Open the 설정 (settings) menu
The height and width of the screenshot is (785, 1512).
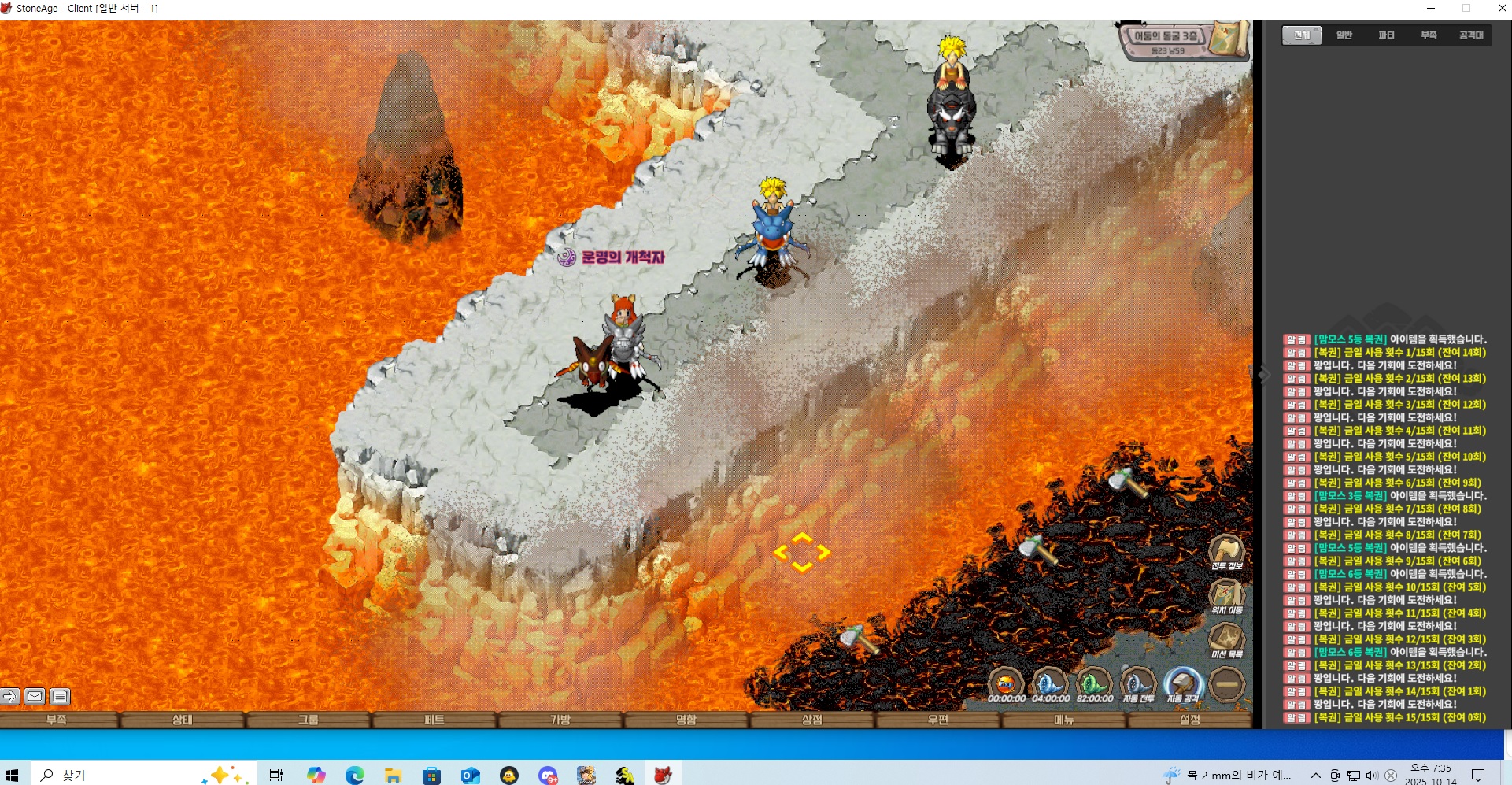click(1190, 720)
